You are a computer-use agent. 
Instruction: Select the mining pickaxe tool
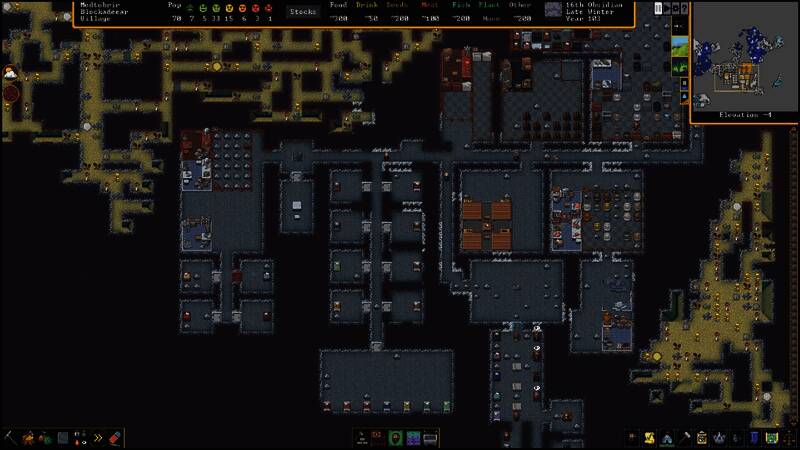point(11,438)
